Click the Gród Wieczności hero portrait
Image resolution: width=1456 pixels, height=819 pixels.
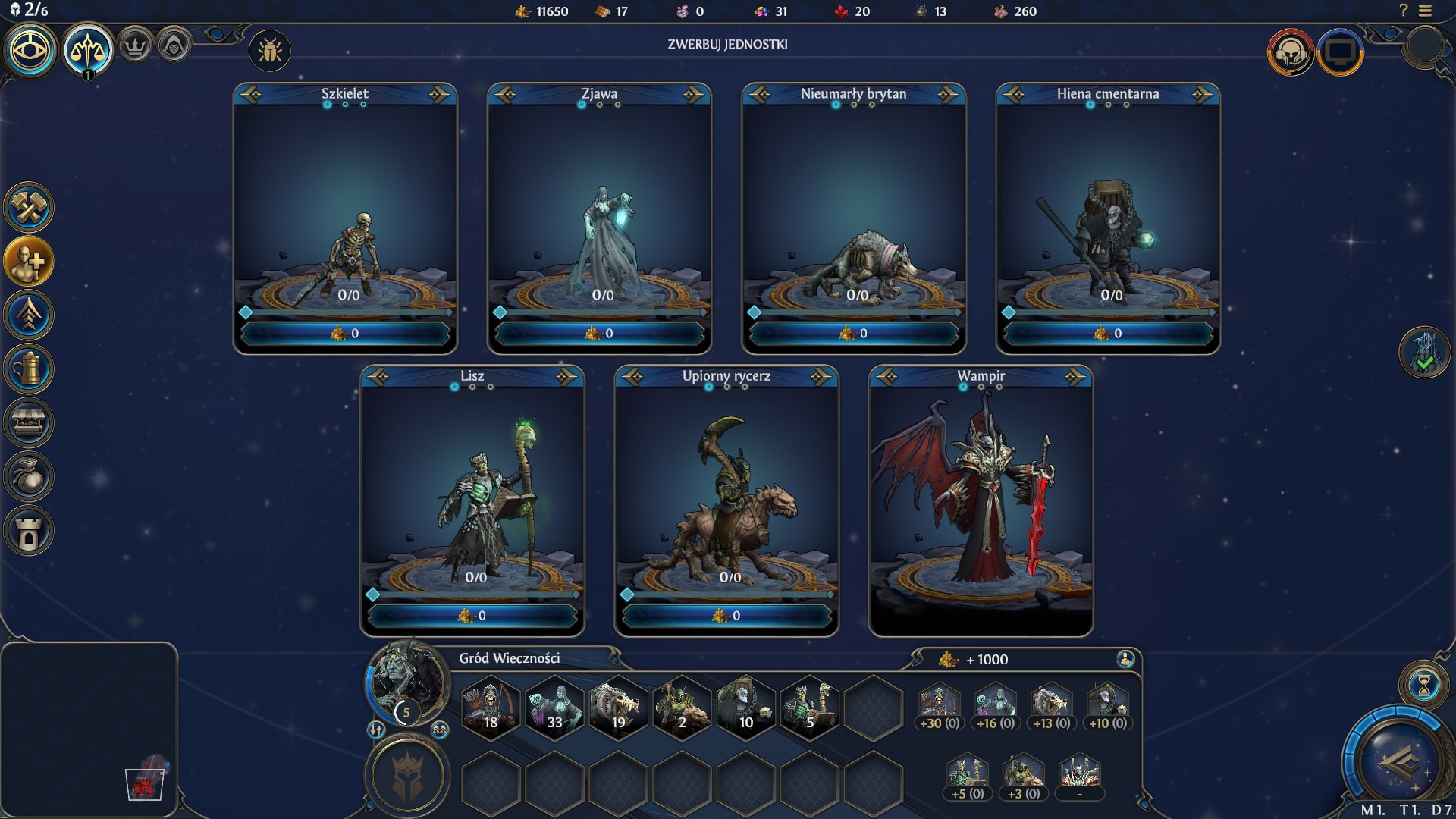(x=406, y=681)
